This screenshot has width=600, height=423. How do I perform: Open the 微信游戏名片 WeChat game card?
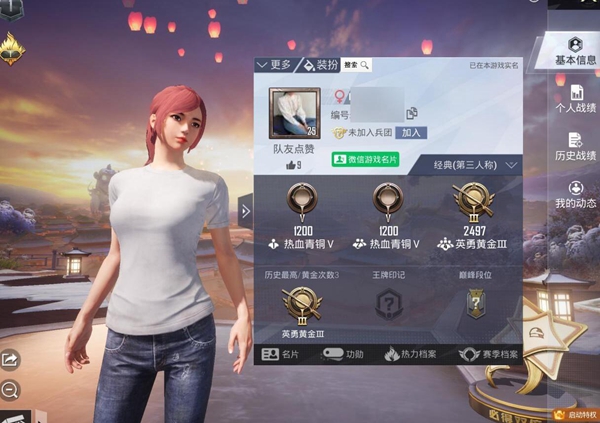click(x=365, y=159)
